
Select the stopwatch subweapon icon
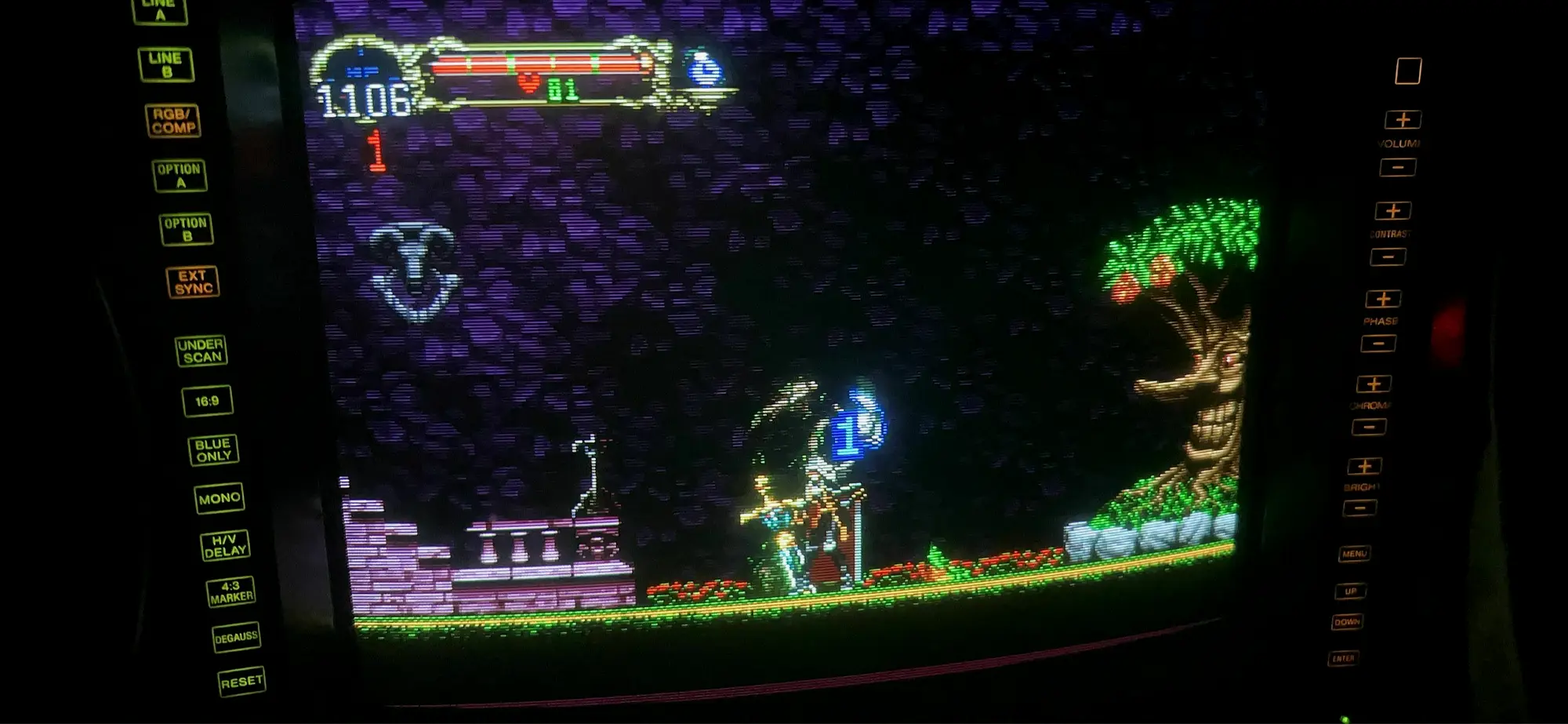coord(706,70)
